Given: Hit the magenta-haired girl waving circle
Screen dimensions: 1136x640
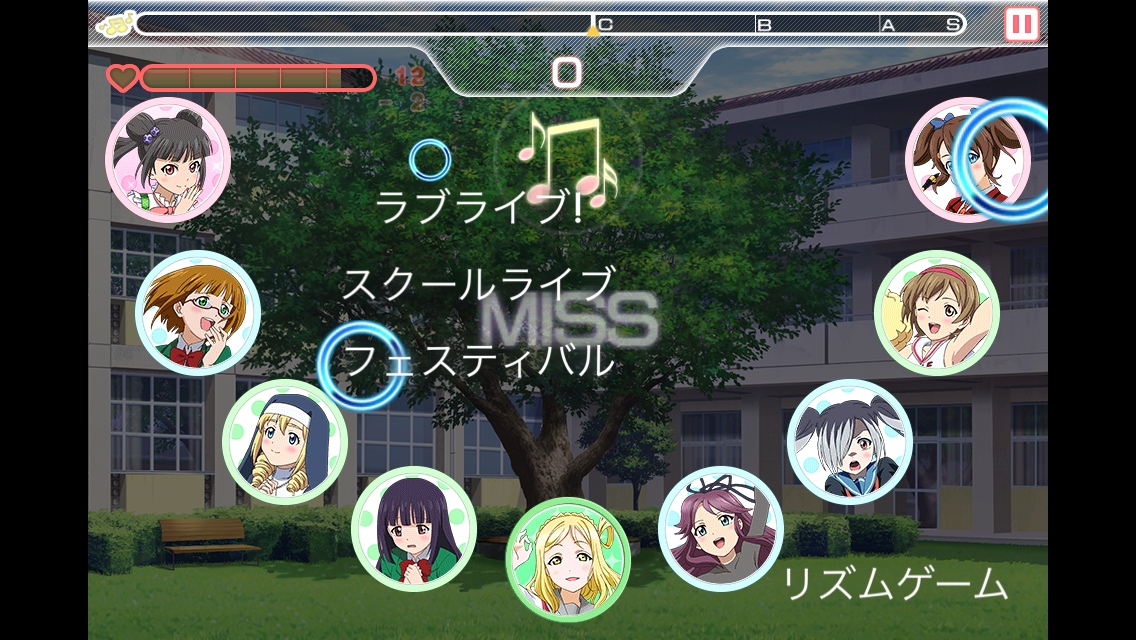Looking at the screenshot, I should click(x=720, y=528).
